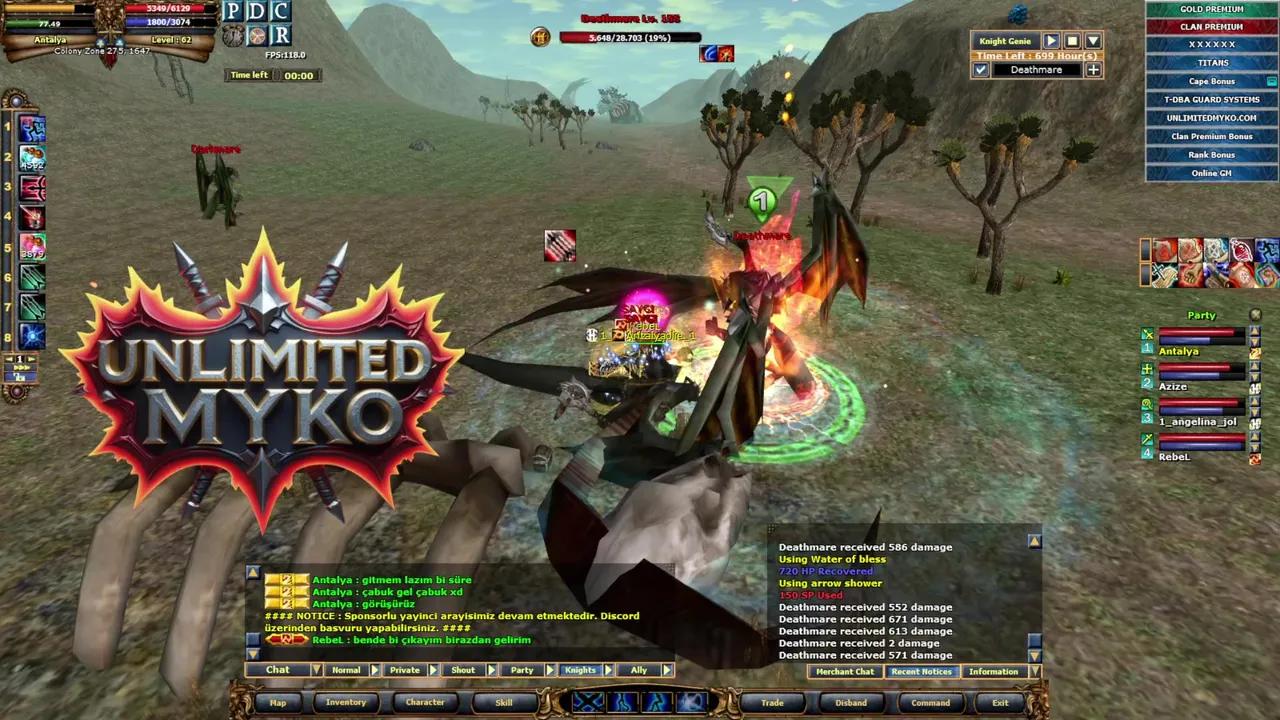Open the Inventory
This screenshot has width=1280, height=720.
[x=346, y=702]
